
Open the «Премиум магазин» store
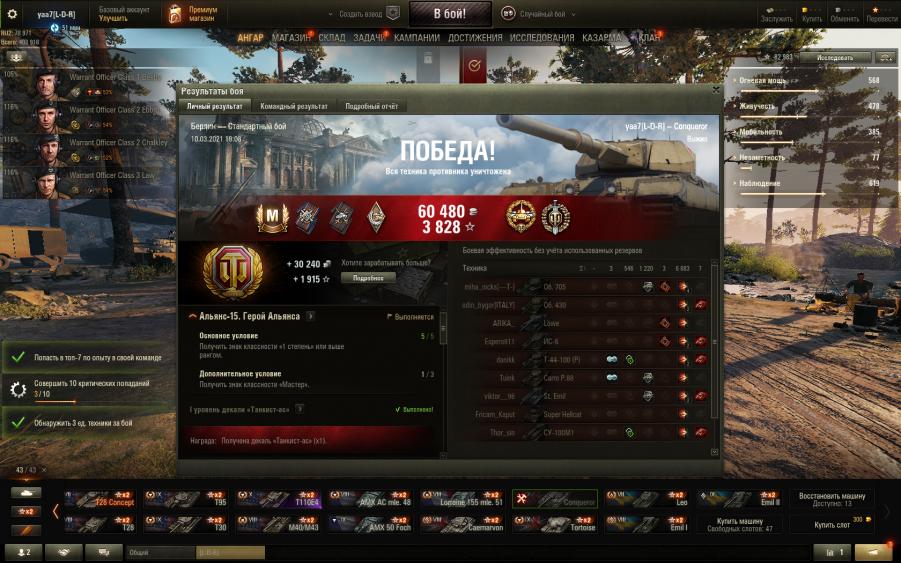pos(196,14)
